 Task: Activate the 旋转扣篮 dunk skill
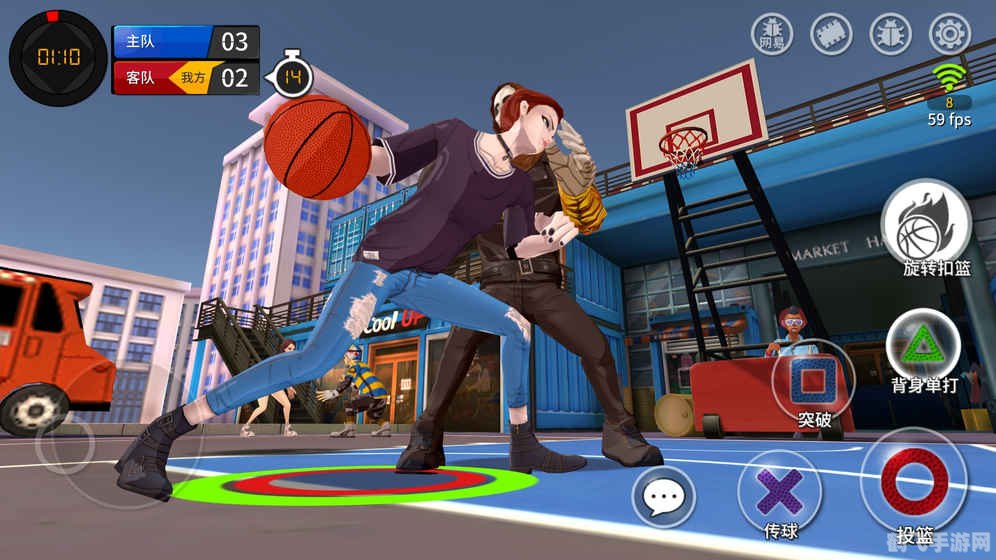pyautogui.click(x=925, y=230)
